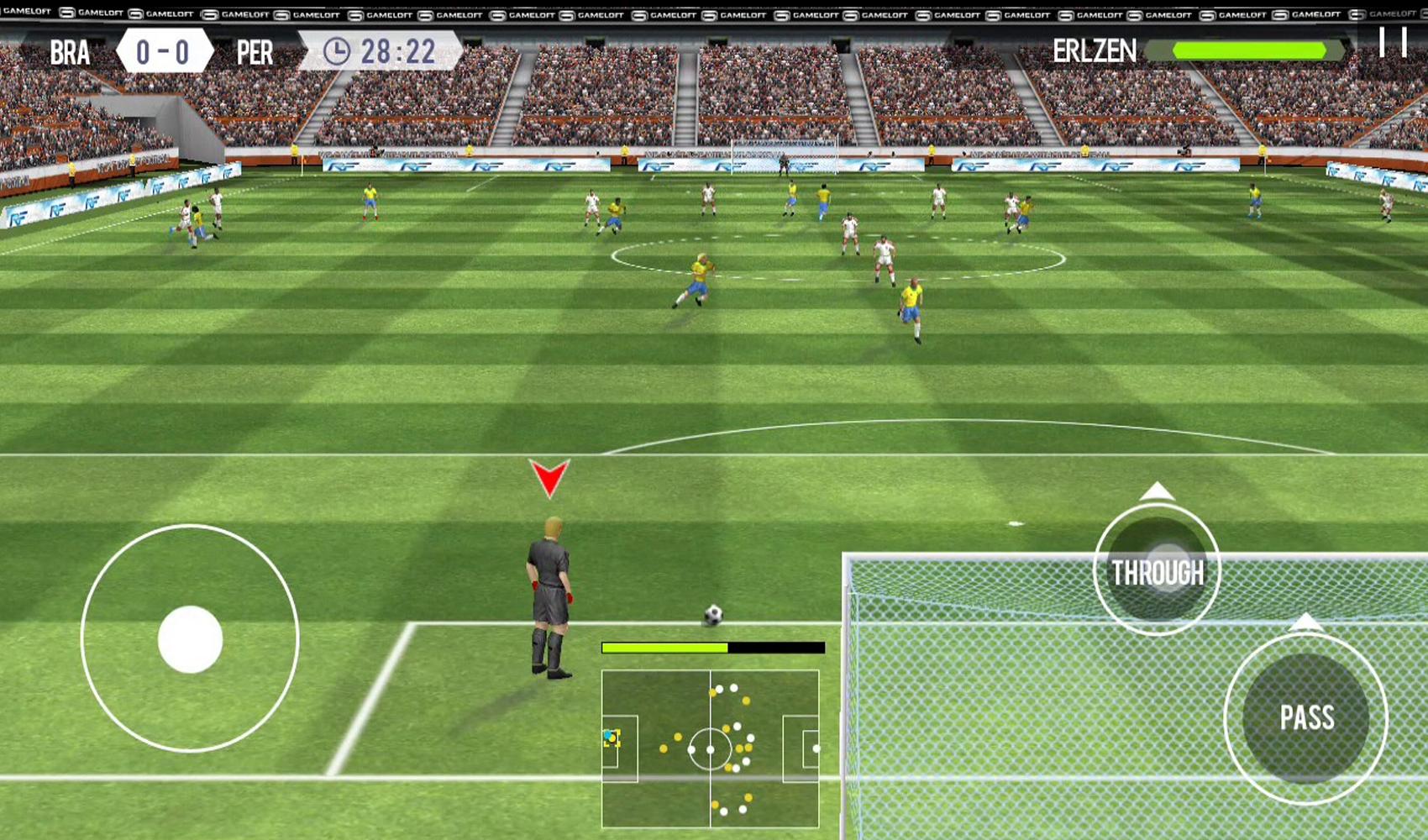The width and height of the screenshot is (1428, 840).
Task: Tap the highlighted blue player marker on the minimap
Action: [x=612, y=737]
